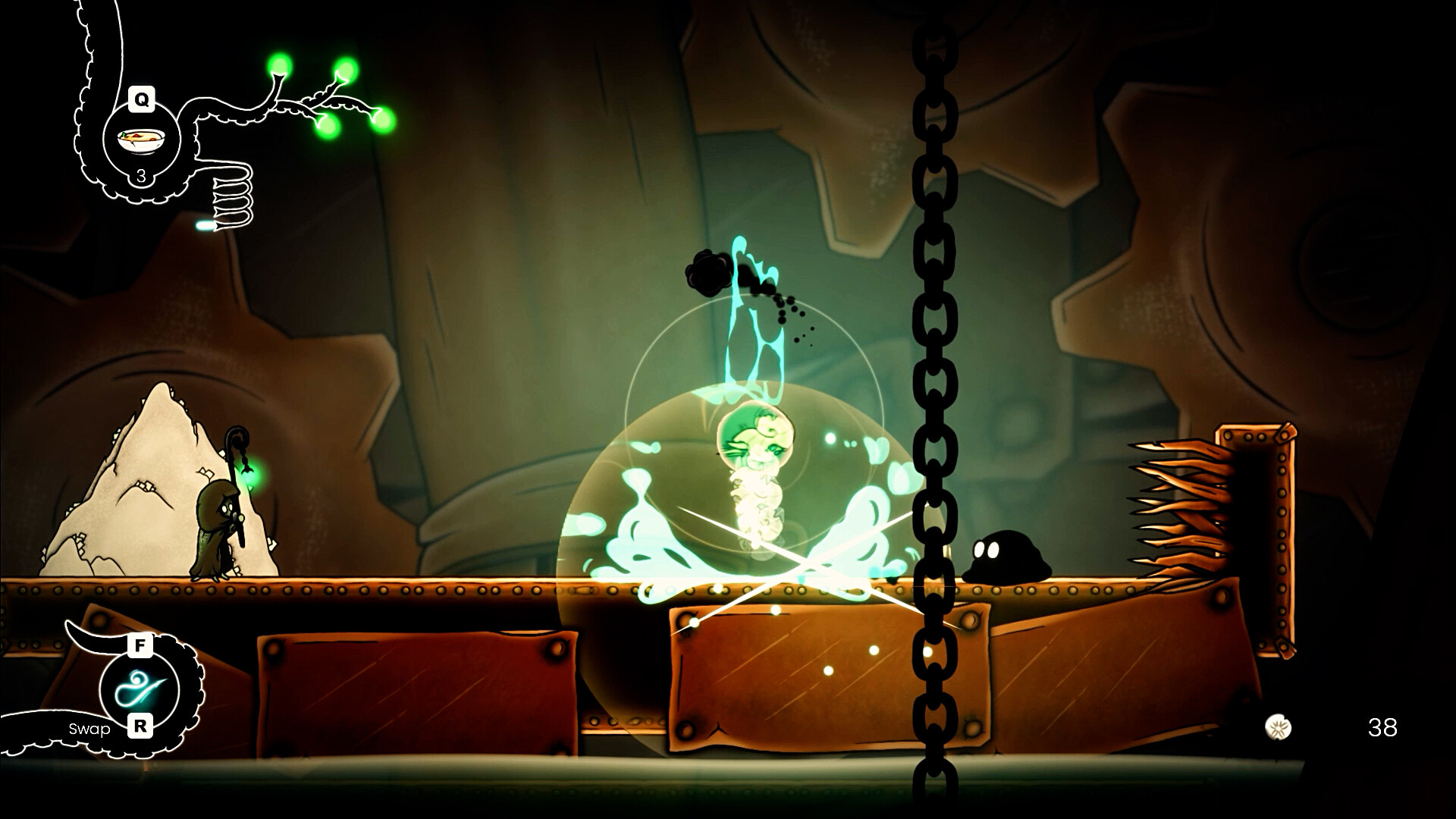
Task: Toggle the R key binding badge
Action: 141,726
